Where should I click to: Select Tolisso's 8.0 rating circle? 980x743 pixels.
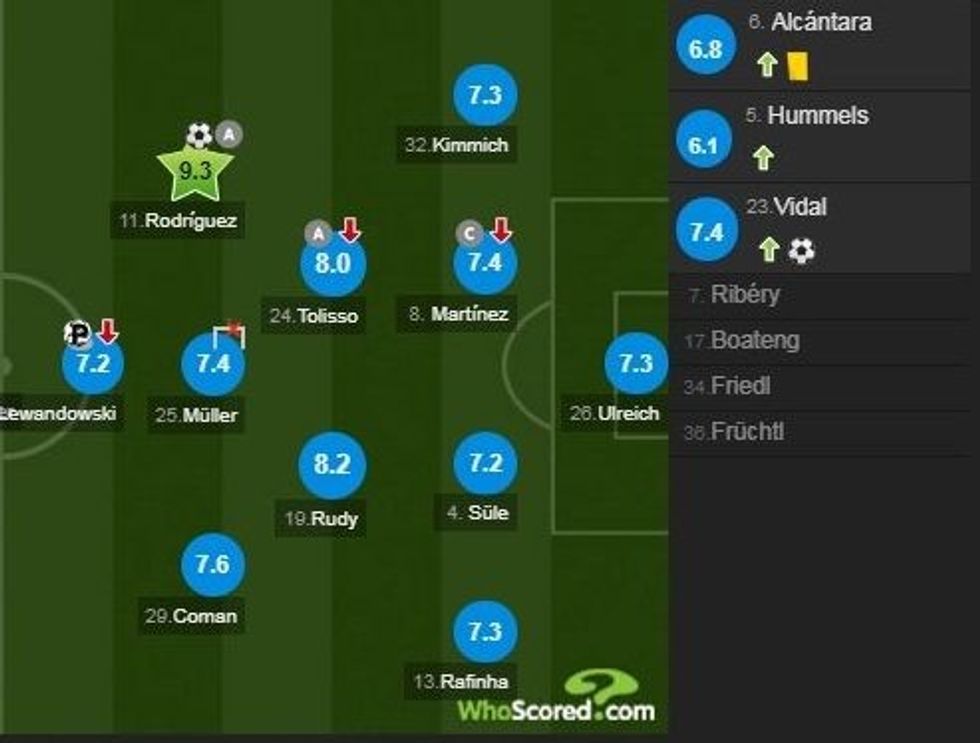(333, 264)
